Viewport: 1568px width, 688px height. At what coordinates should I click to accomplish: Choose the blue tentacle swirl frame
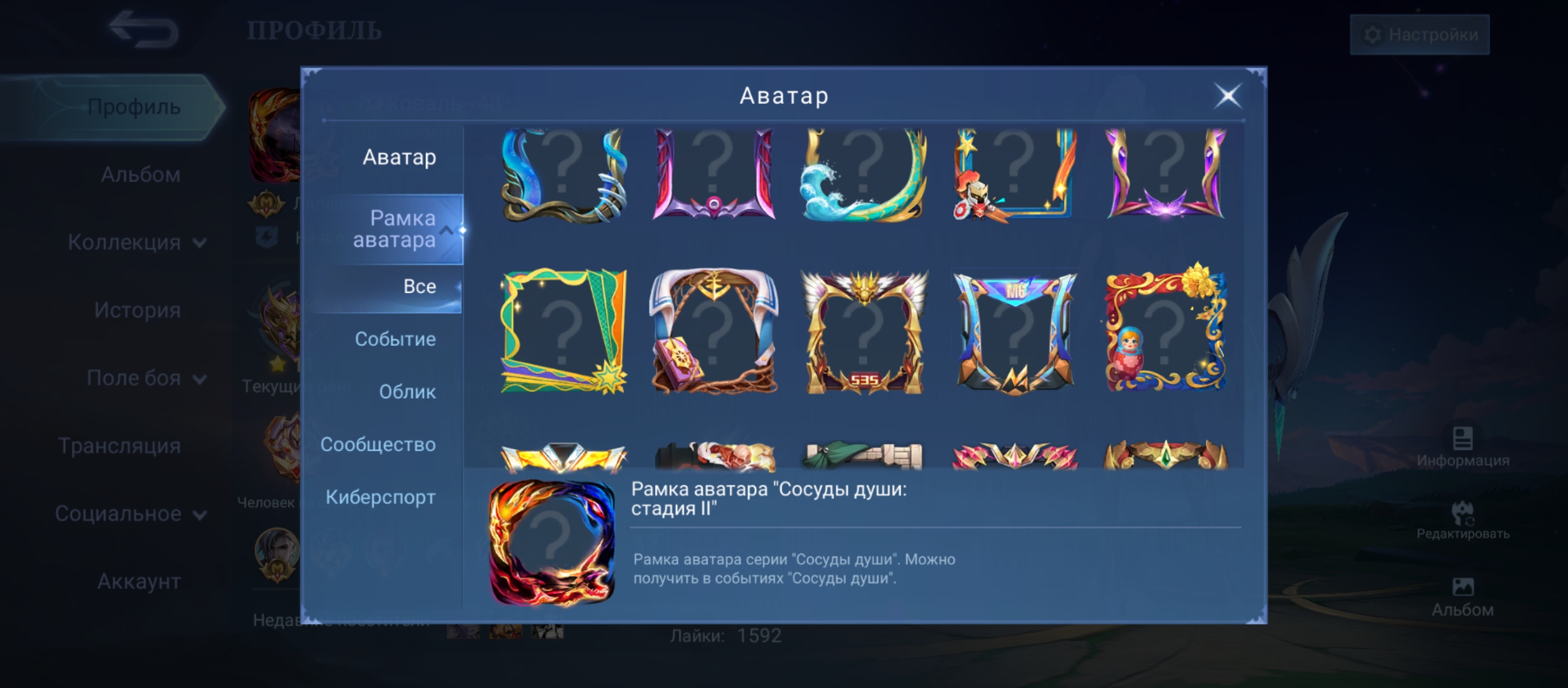pyautogui.click(x=563, y=175)
